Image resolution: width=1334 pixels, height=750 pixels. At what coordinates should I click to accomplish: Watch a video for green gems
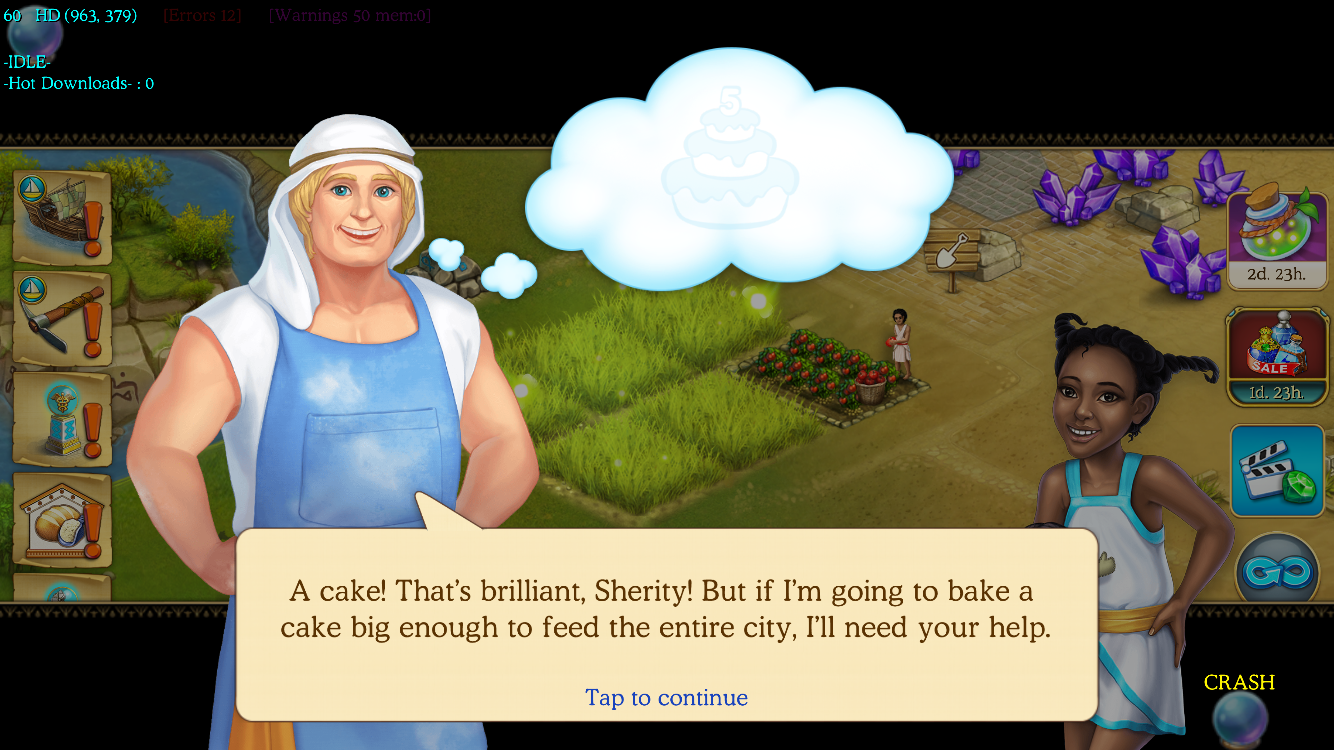tap(1277, 469)
